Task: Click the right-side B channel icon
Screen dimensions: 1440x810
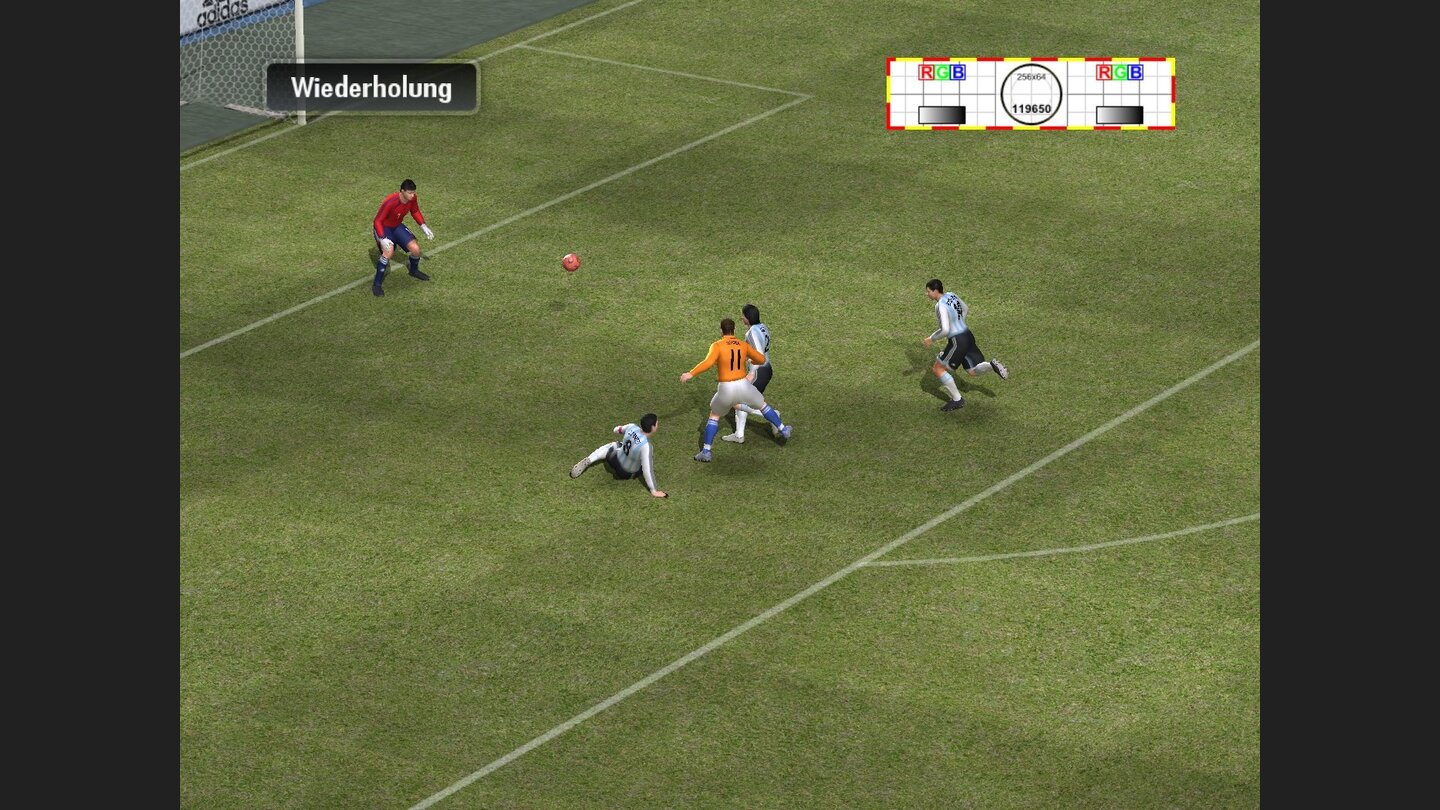Action: click(1138, 73)
